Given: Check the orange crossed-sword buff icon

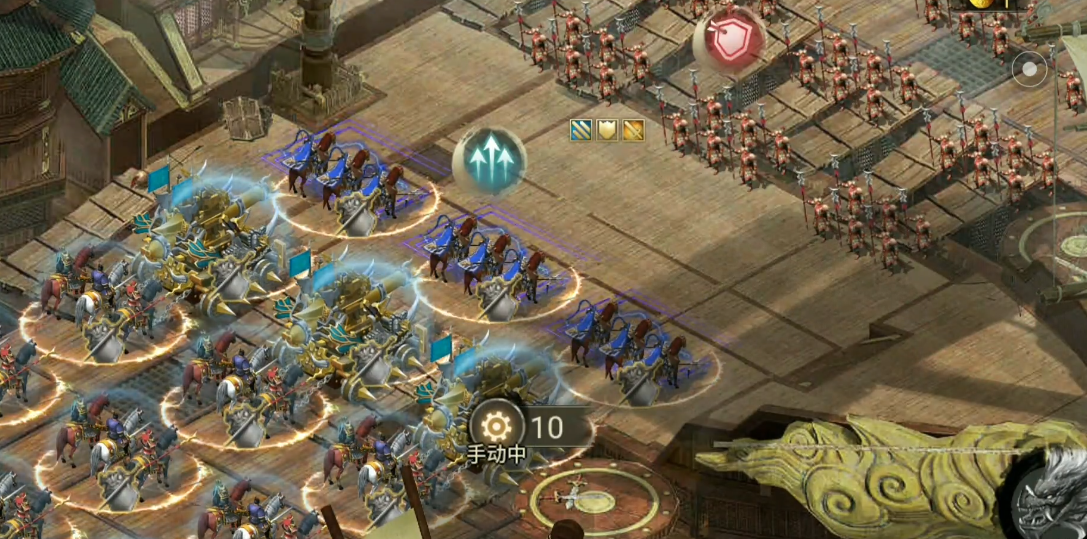Looking at the screenshot, I should click(633, 129).
